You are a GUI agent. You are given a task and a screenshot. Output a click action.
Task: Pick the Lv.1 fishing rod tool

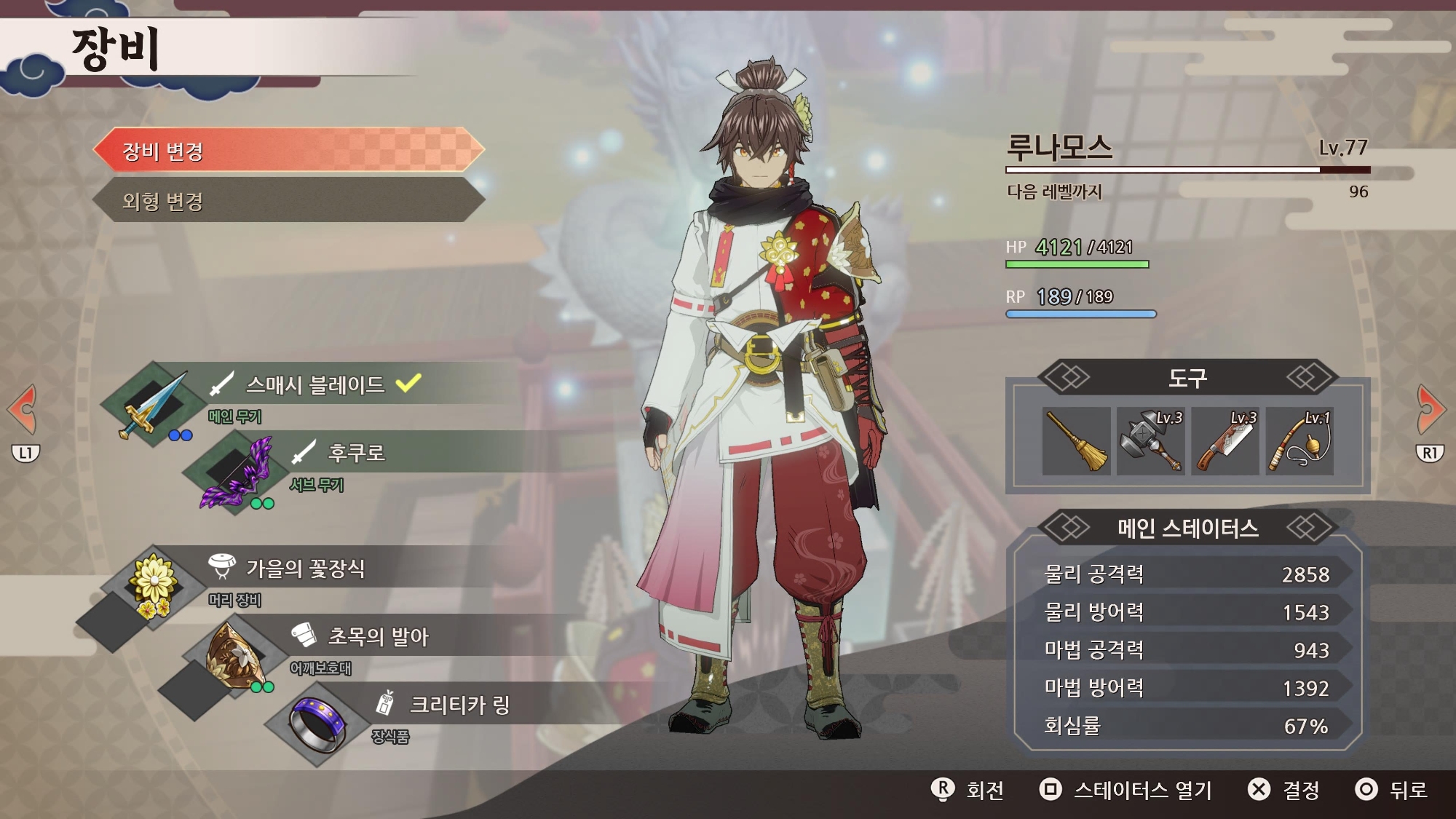(x=1299, y=441)
